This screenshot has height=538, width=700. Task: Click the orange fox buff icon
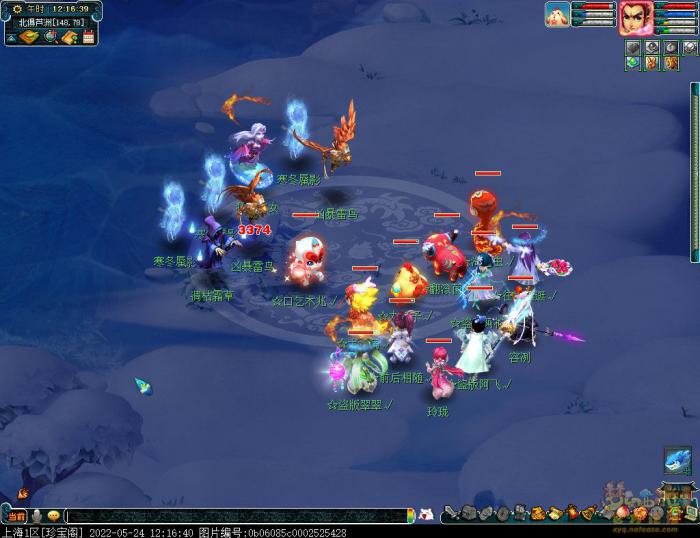click(651, 64)
